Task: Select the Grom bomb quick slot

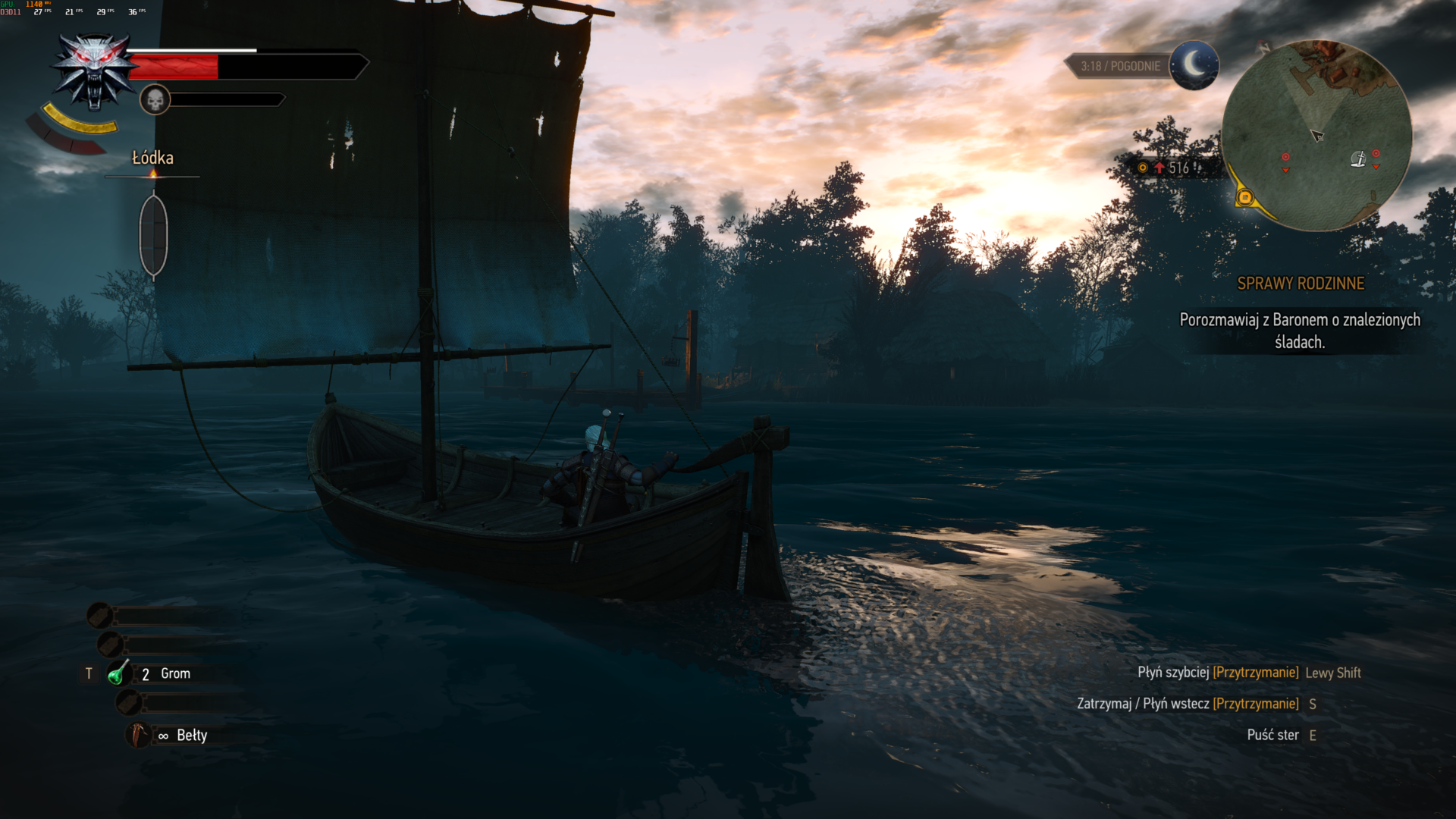Action: point(119,673)
